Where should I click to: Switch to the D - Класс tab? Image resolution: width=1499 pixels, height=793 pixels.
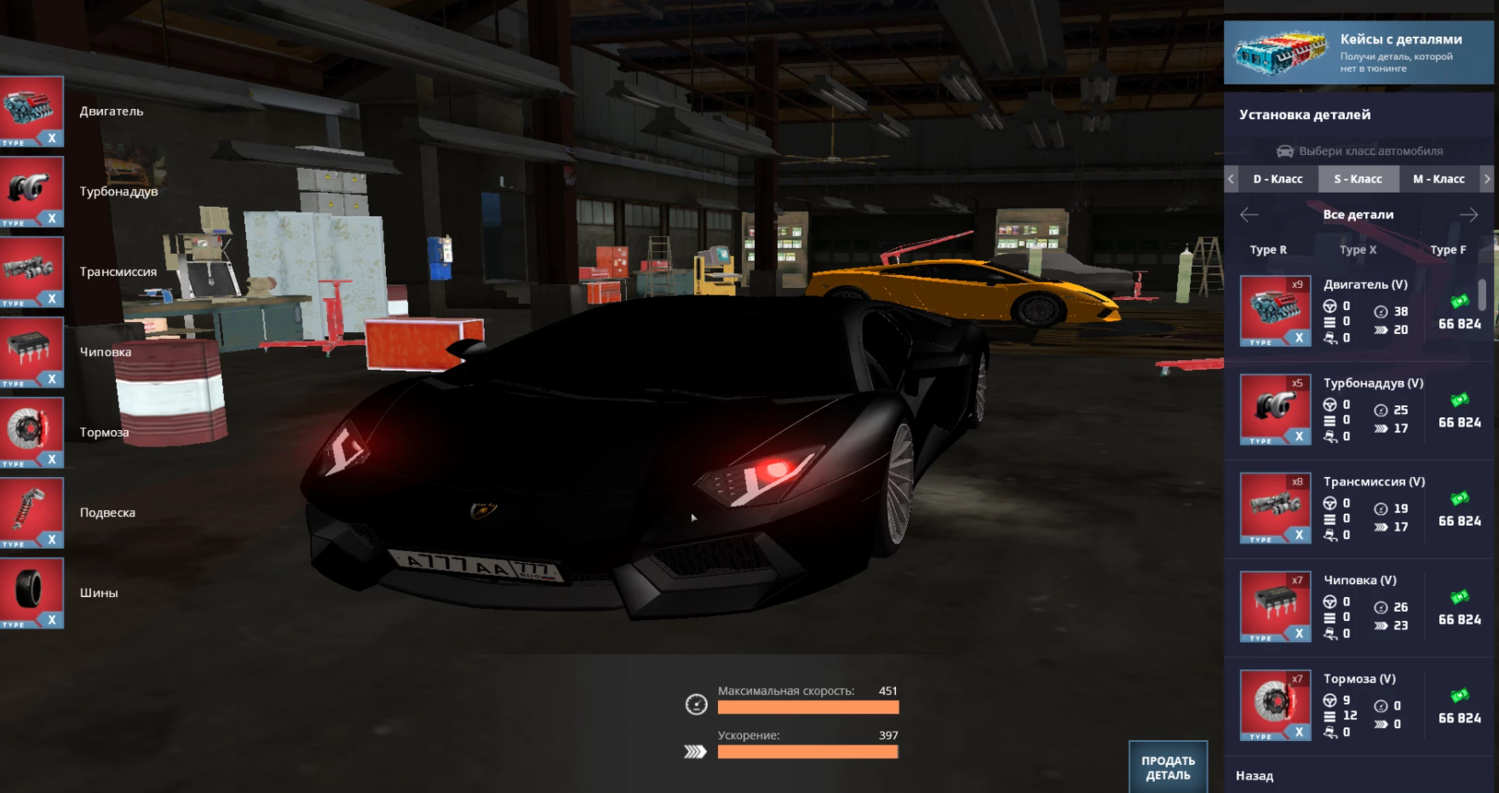pyautogui.click(x=1277, y=179)
